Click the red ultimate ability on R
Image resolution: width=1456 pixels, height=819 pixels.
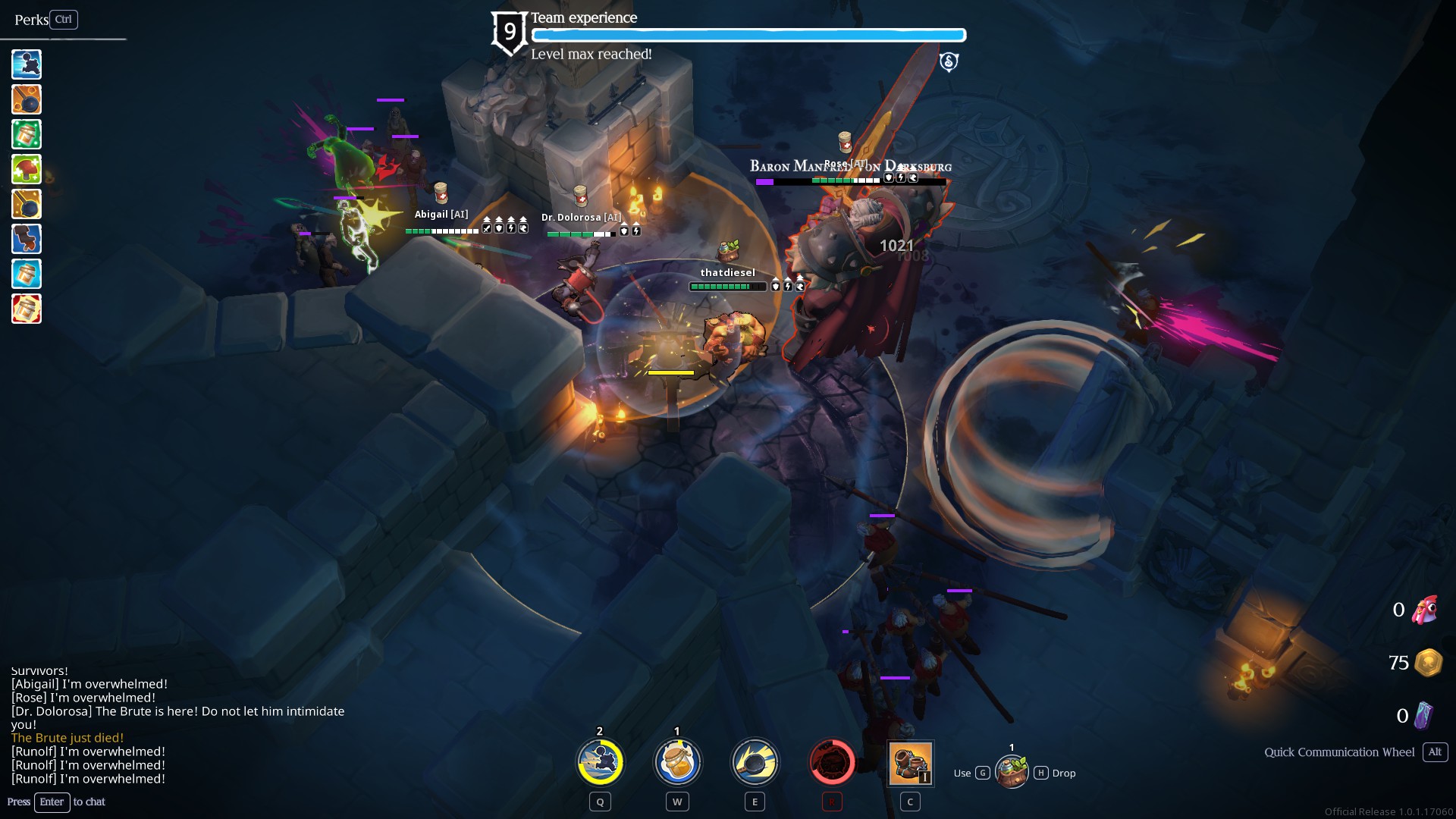pyautogui.click(x=832, y=762)
